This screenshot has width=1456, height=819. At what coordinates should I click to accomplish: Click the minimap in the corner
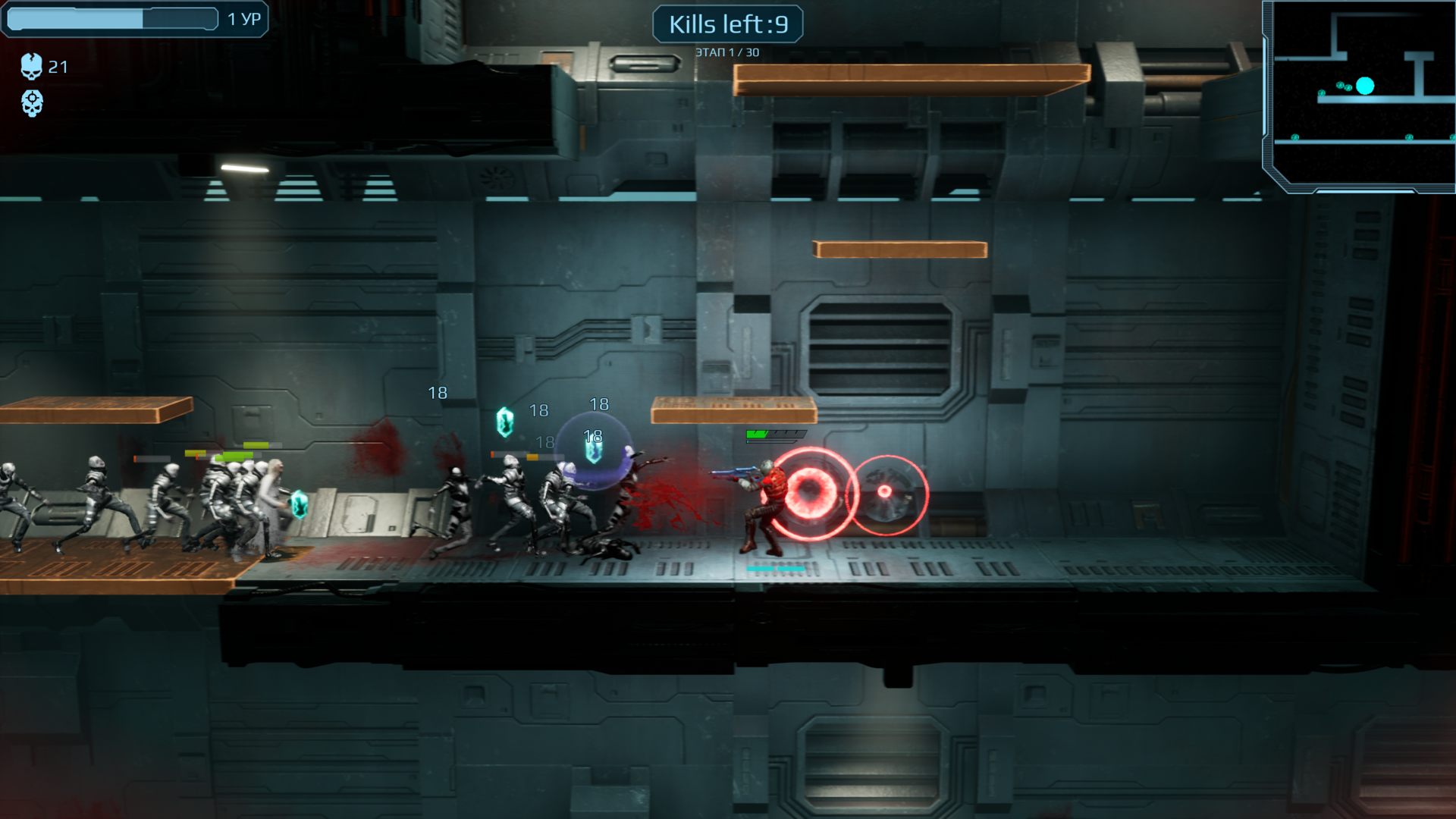click(x=1360, y=95)
